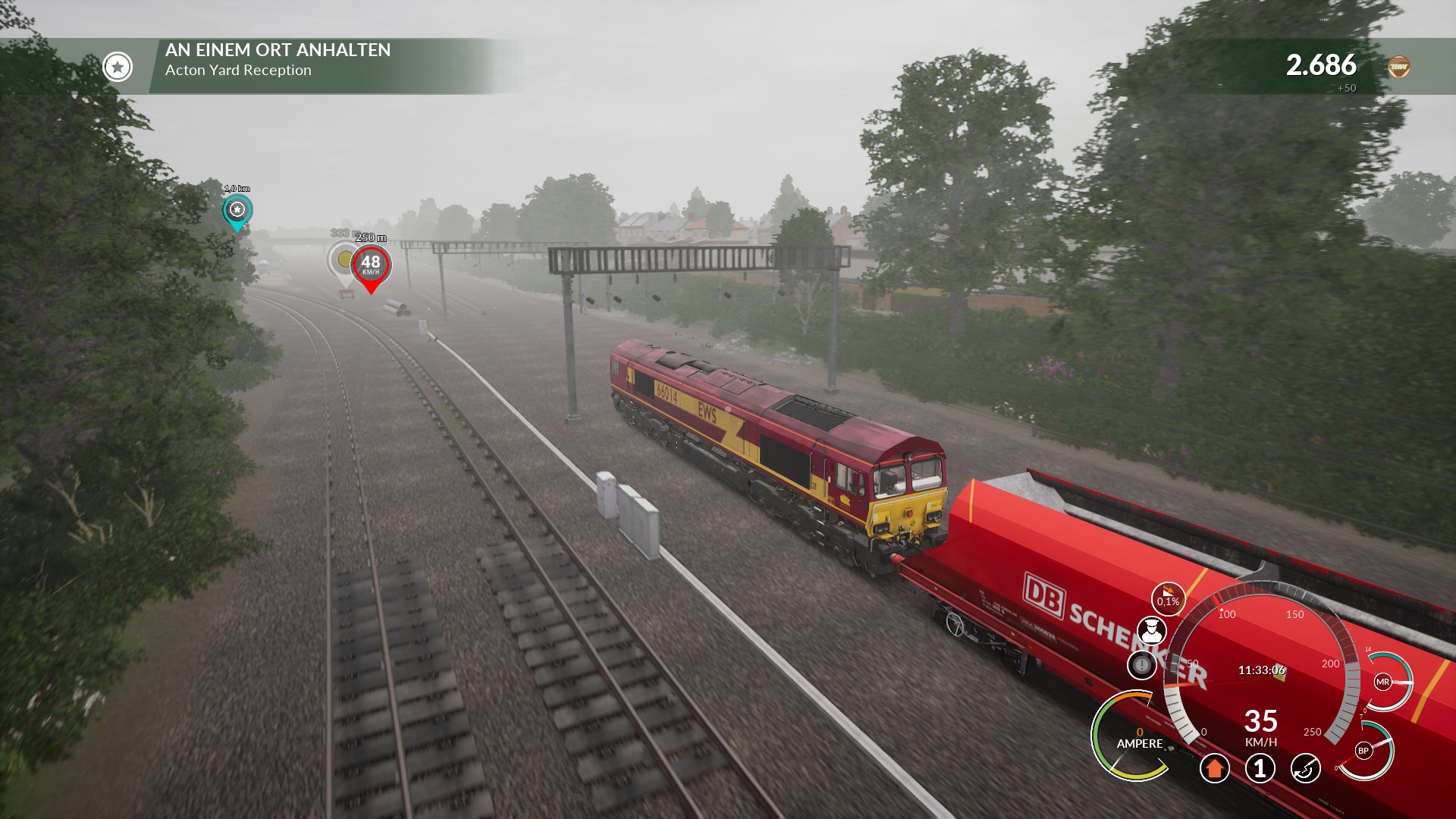The width and height of the screenshot is (1456, 819).
Task: Toggle the brake hook icon
Action: 1305,768
